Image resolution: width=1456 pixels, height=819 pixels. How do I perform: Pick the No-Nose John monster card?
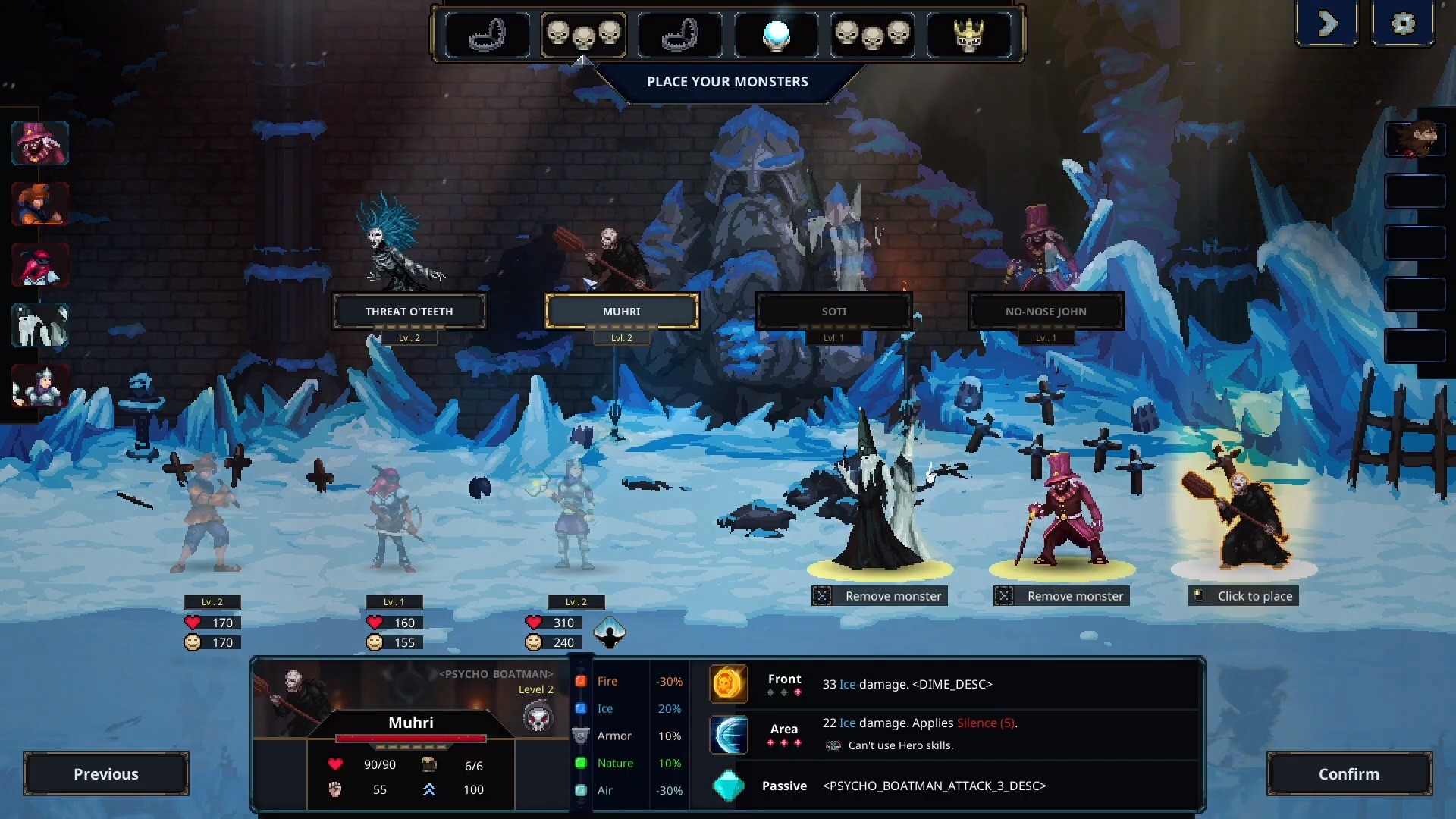click(x=1046, y=312)
